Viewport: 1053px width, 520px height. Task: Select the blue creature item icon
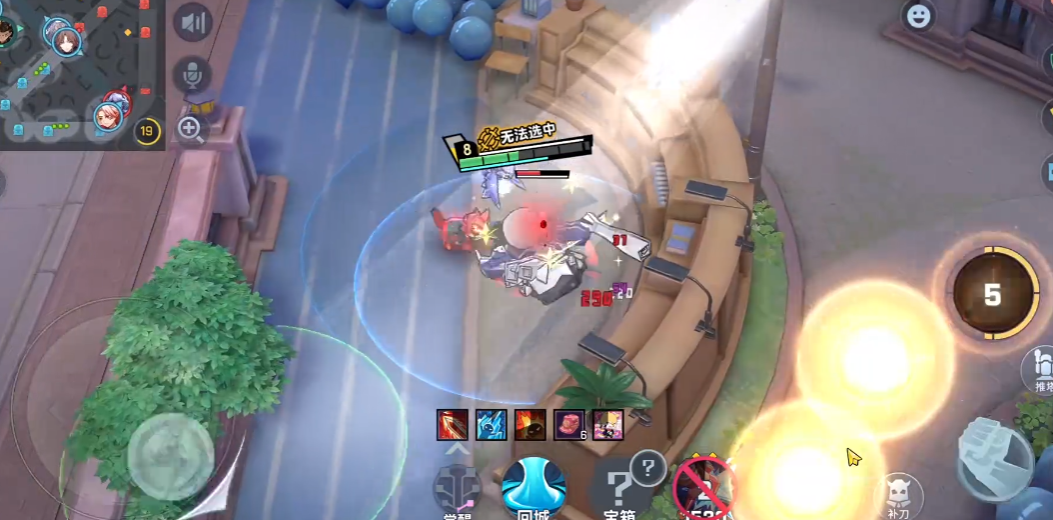point(490,425)
